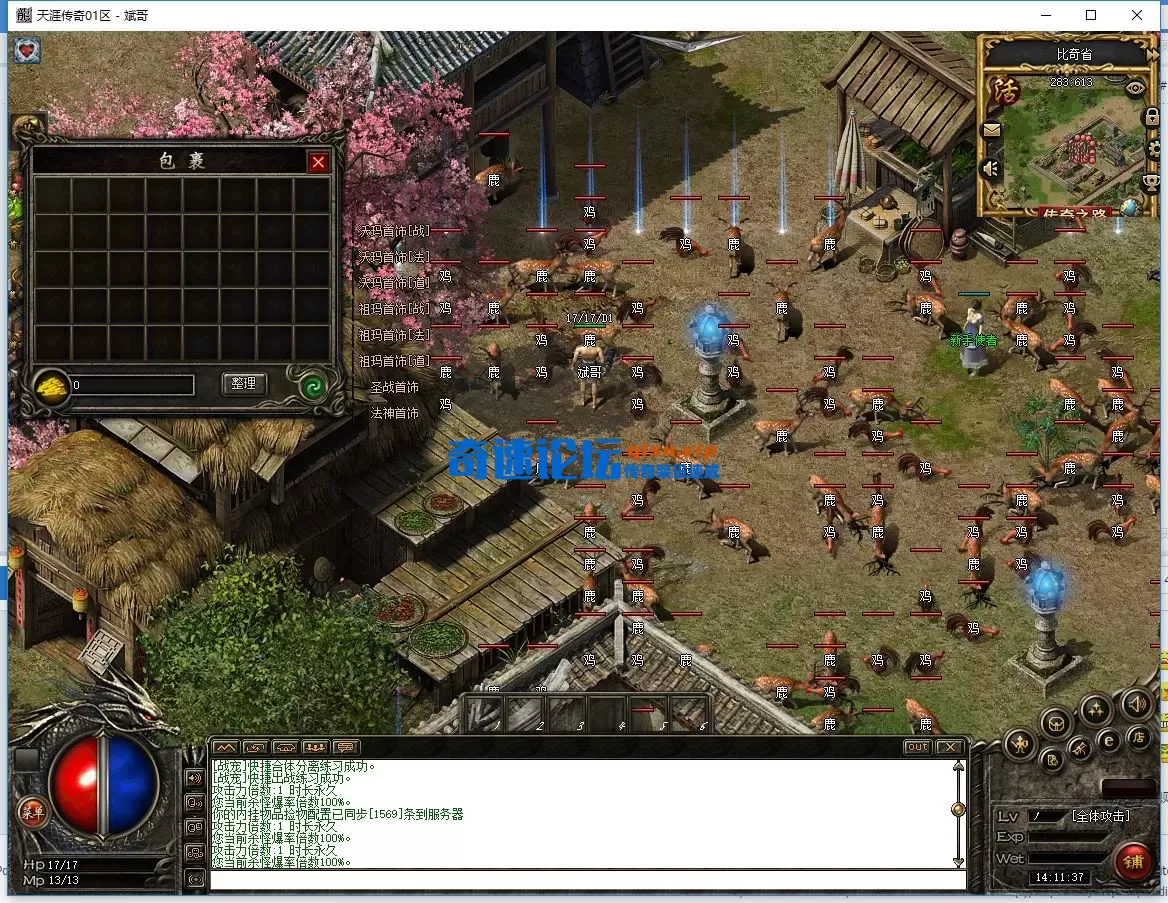Close the chat panel with its X button
Viewport: 1168px width, 903px height.
tap(949, 747)
